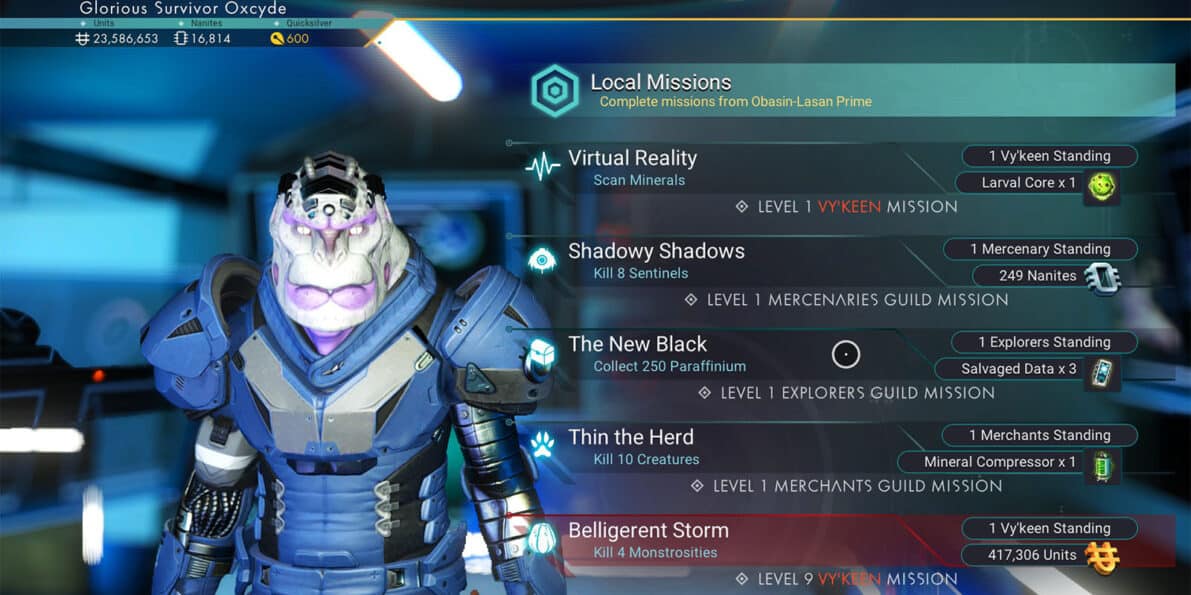View the Salvaged Data reward icon
This screenshot has width=1191, height=595.
[x=1102, y=372]
